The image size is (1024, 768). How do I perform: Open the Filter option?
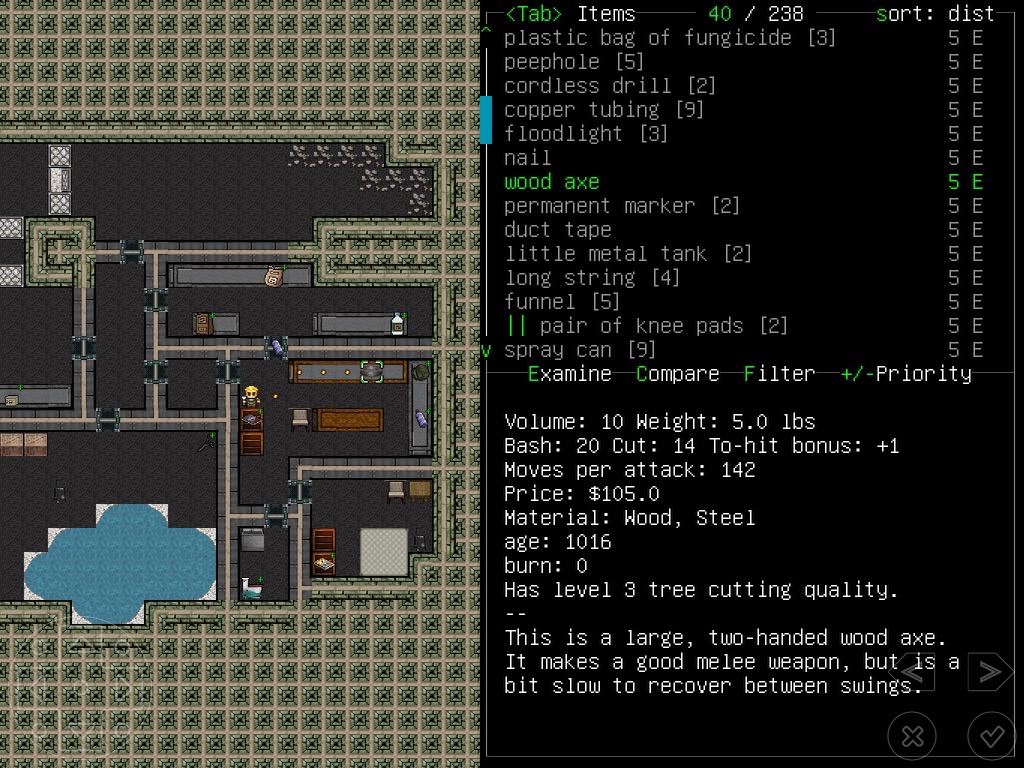point(779,374)
